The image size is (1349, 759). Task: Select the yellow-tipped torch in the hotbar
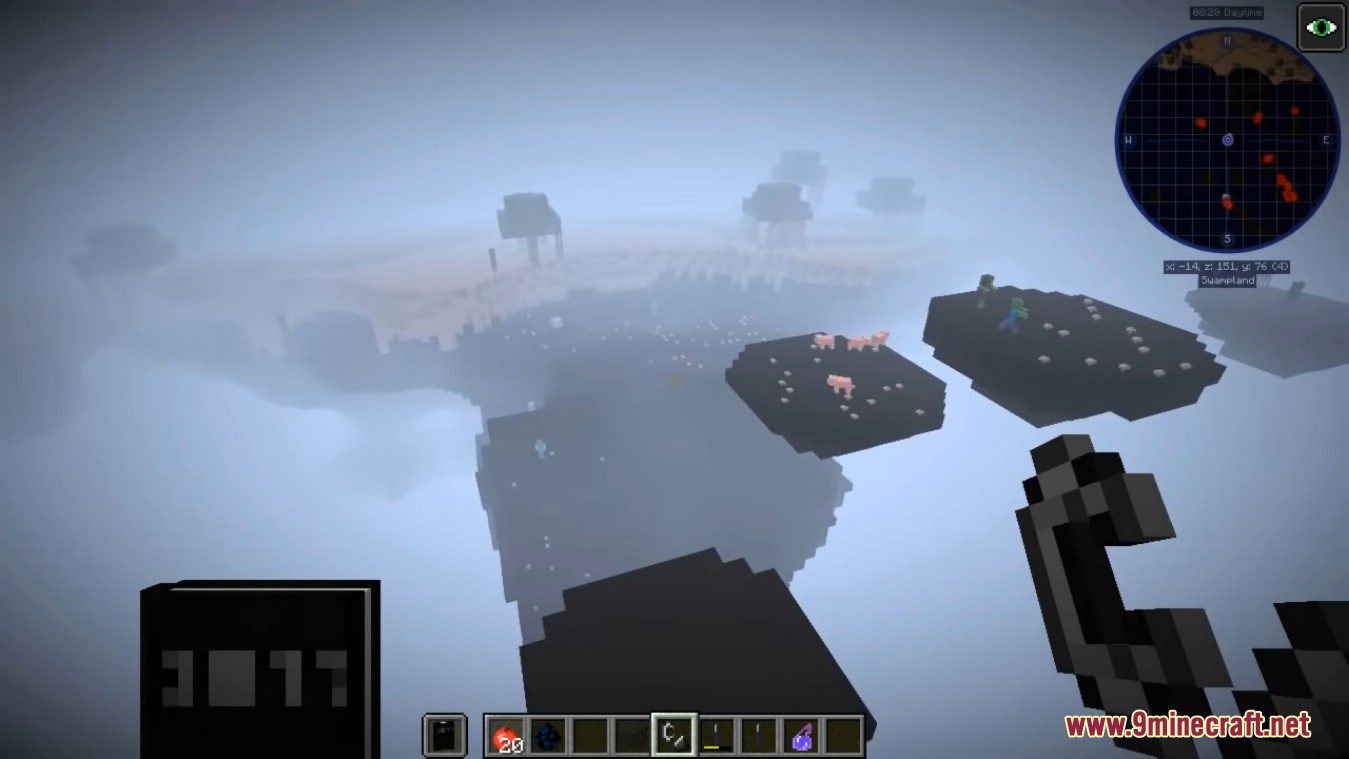coord(715,733)
